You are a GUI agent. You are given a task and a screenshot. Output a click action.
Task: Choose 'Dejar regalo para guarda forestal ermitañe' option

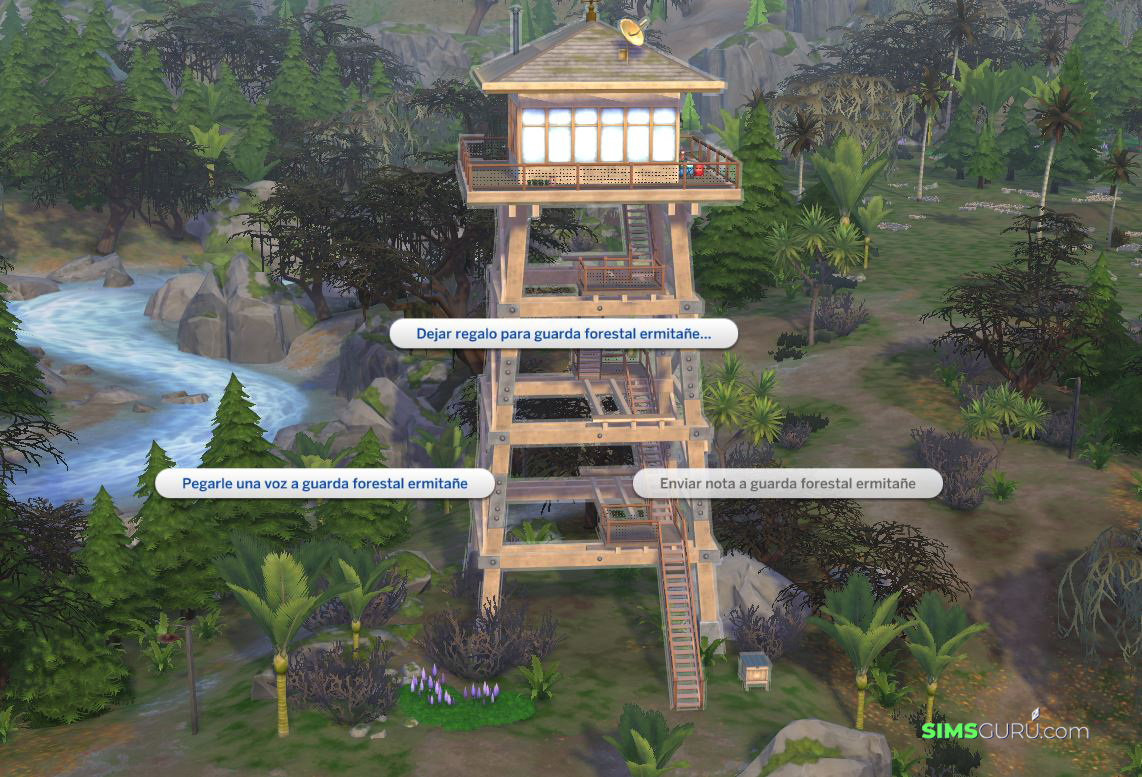coord(563,334)
